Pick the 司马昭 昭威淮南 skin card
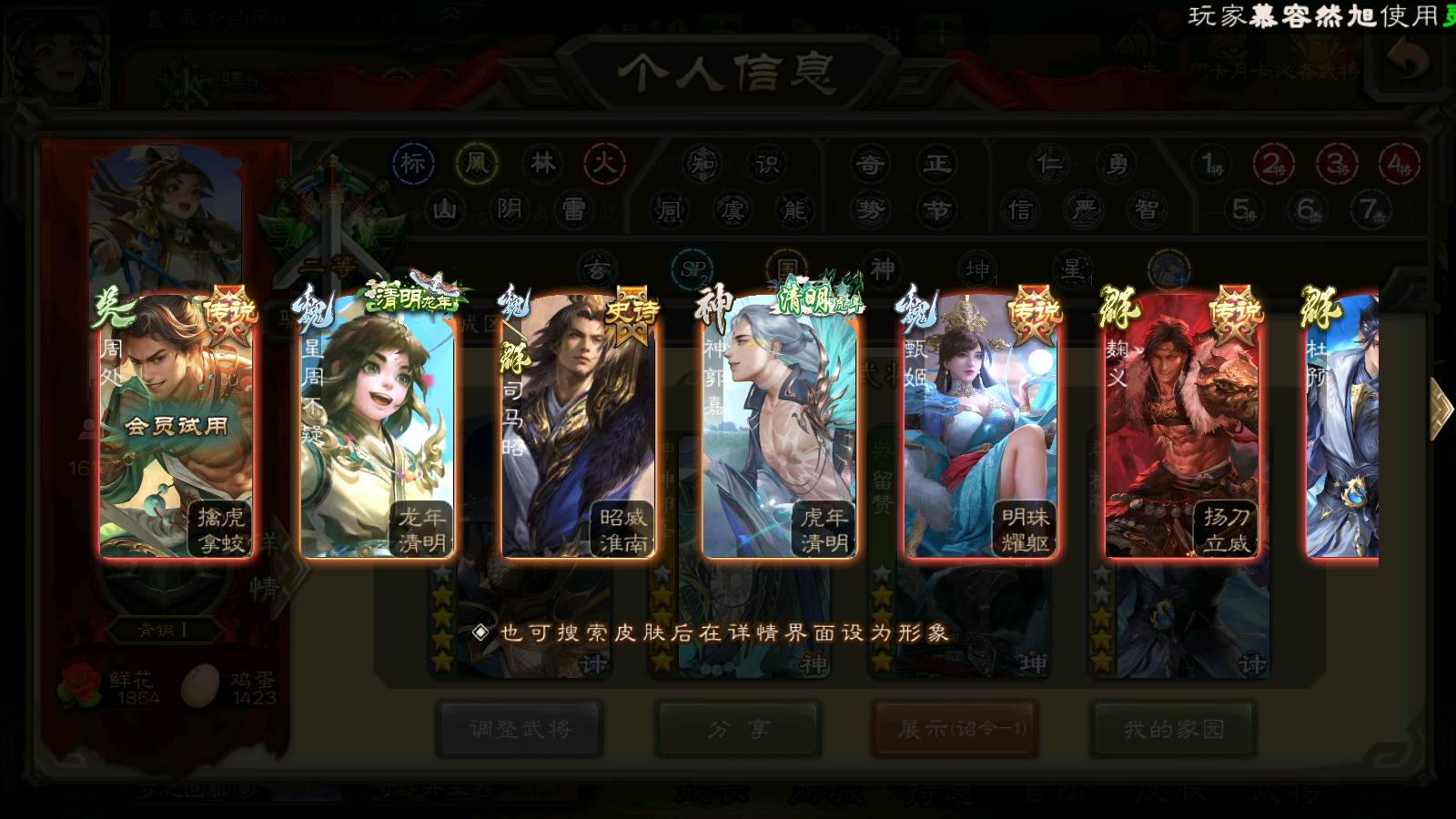Viewport: 1456px width, 819px height. coord(578,426)
